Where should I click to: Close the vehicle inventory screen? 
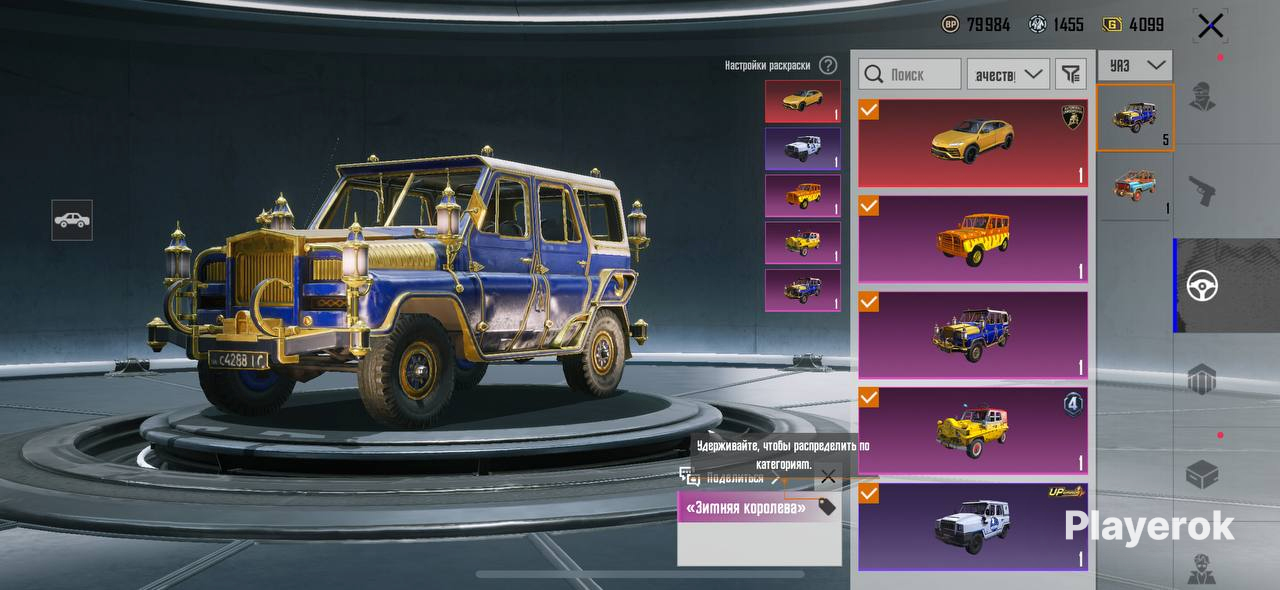(x=1210, y=26)
